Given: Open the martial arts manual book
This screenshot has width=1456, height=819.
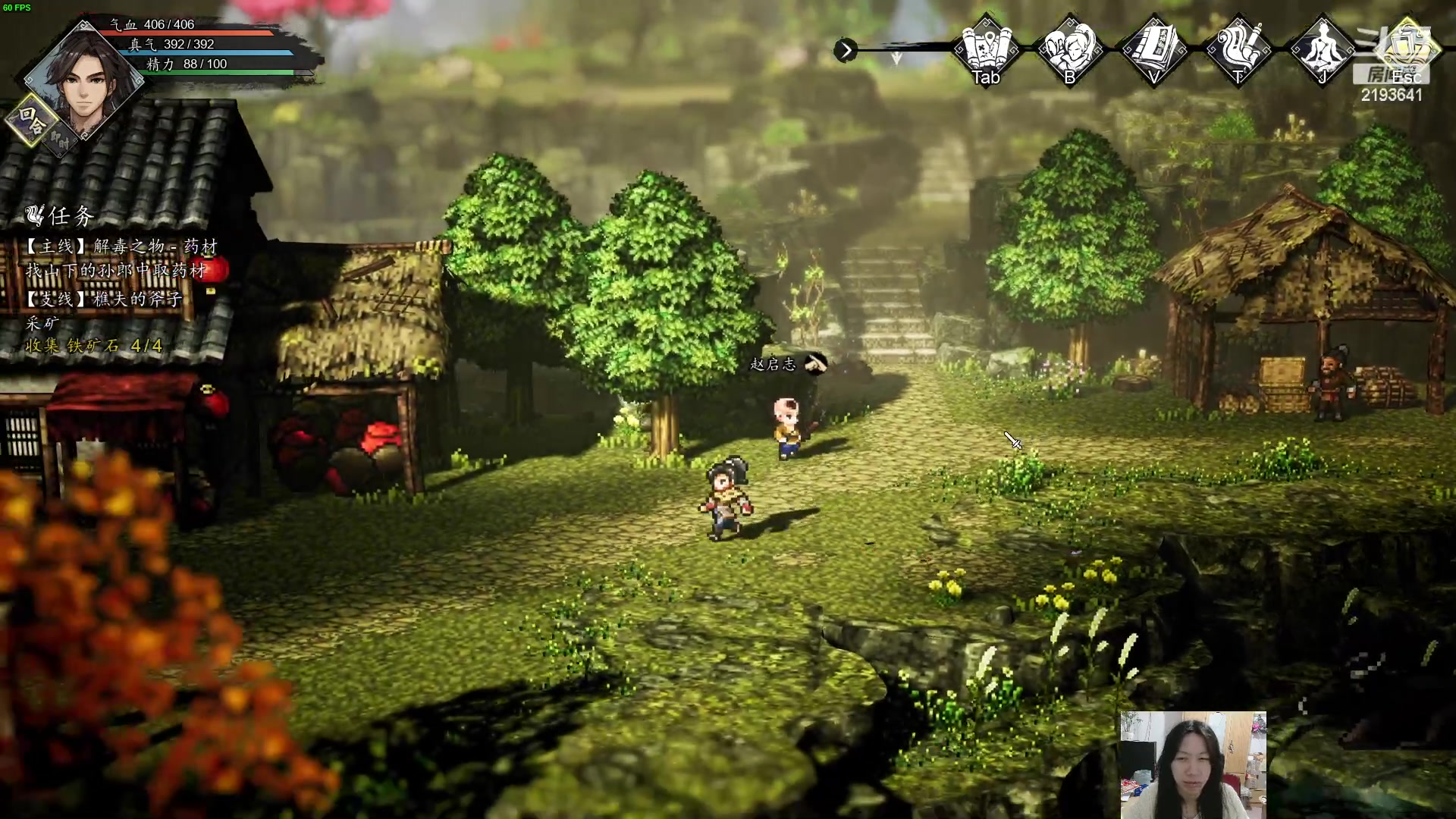Looking at the screenshot, I should [1154, 49].
